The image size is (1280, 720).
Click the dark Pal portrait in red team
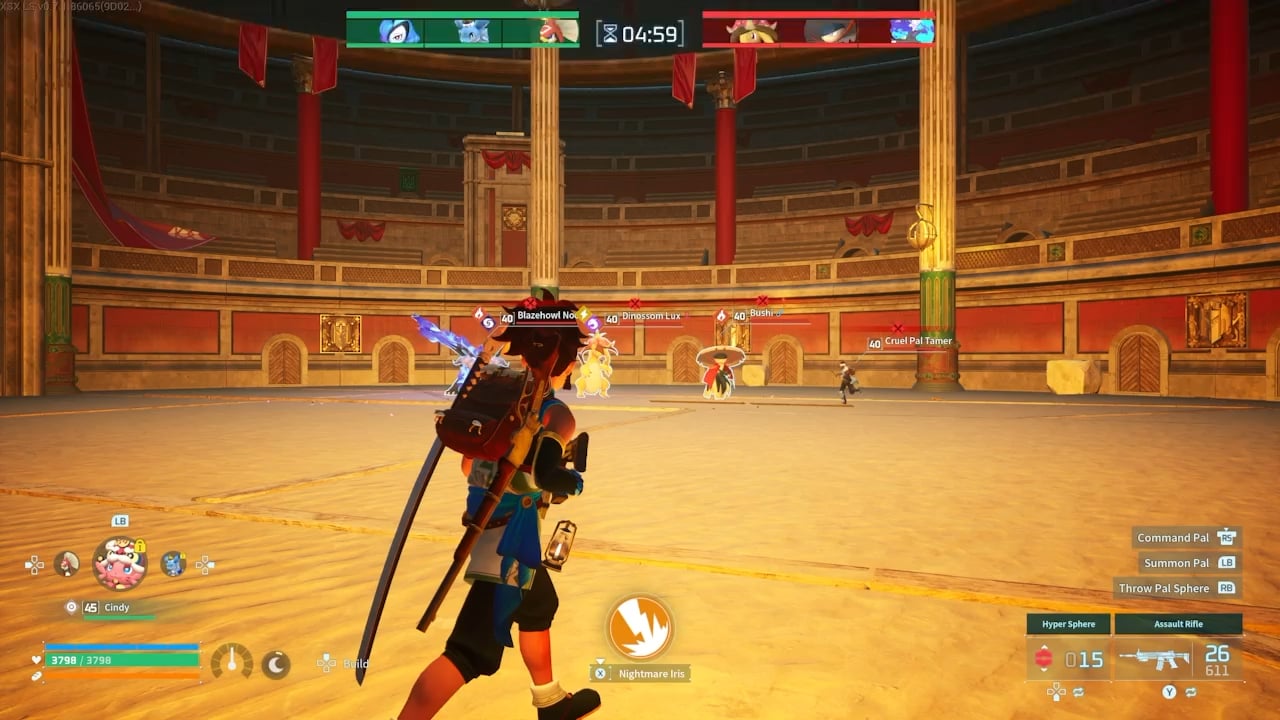830,32
